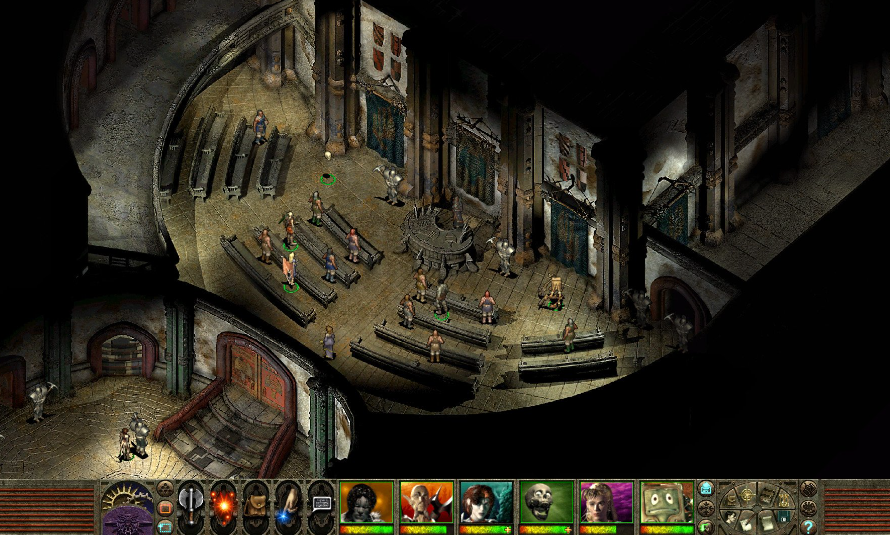The width and height of the screenshot is (890, 535).
Task: Choose Annah's red-haired portrait
Action: [x=486, y=503]
